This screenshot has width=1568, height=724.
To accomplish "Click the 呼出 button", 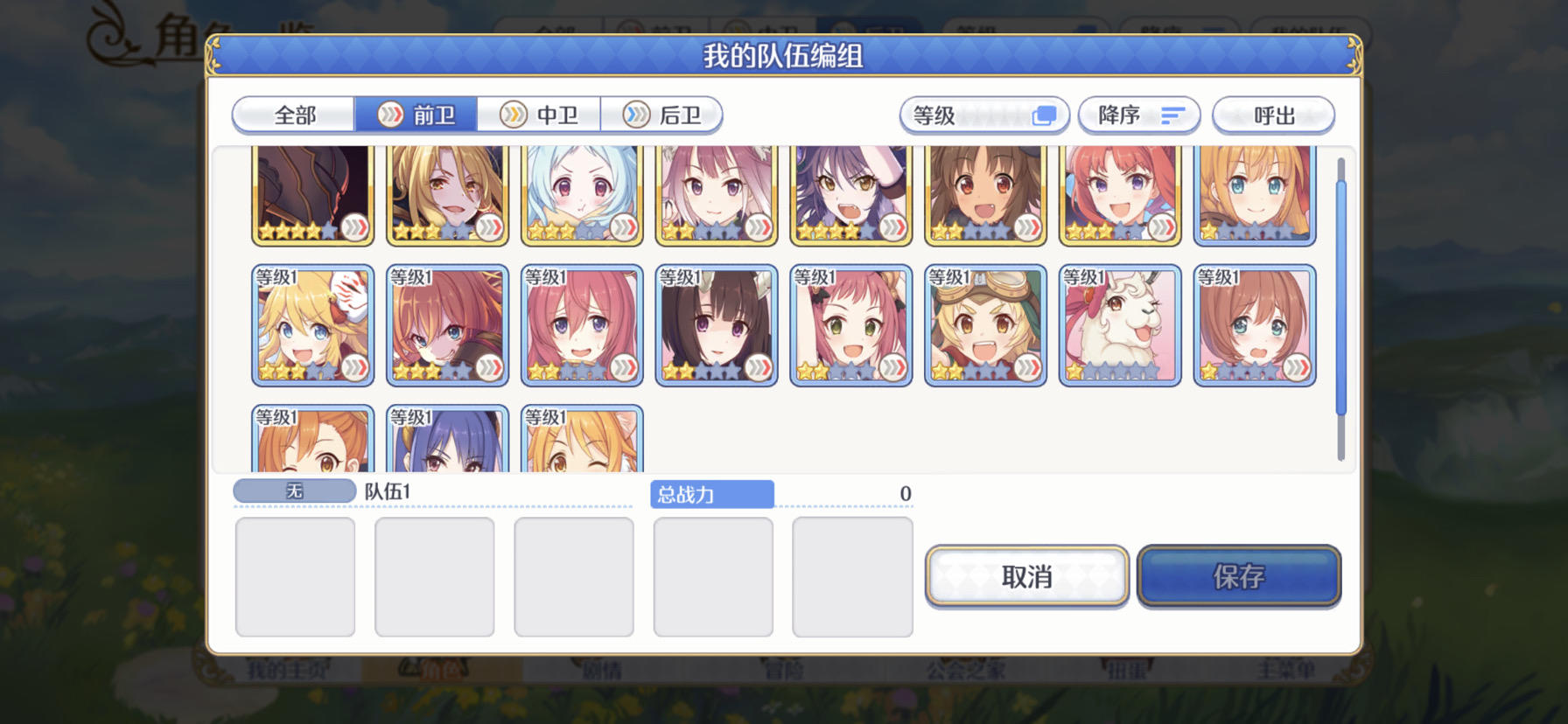I will 1273,115.
